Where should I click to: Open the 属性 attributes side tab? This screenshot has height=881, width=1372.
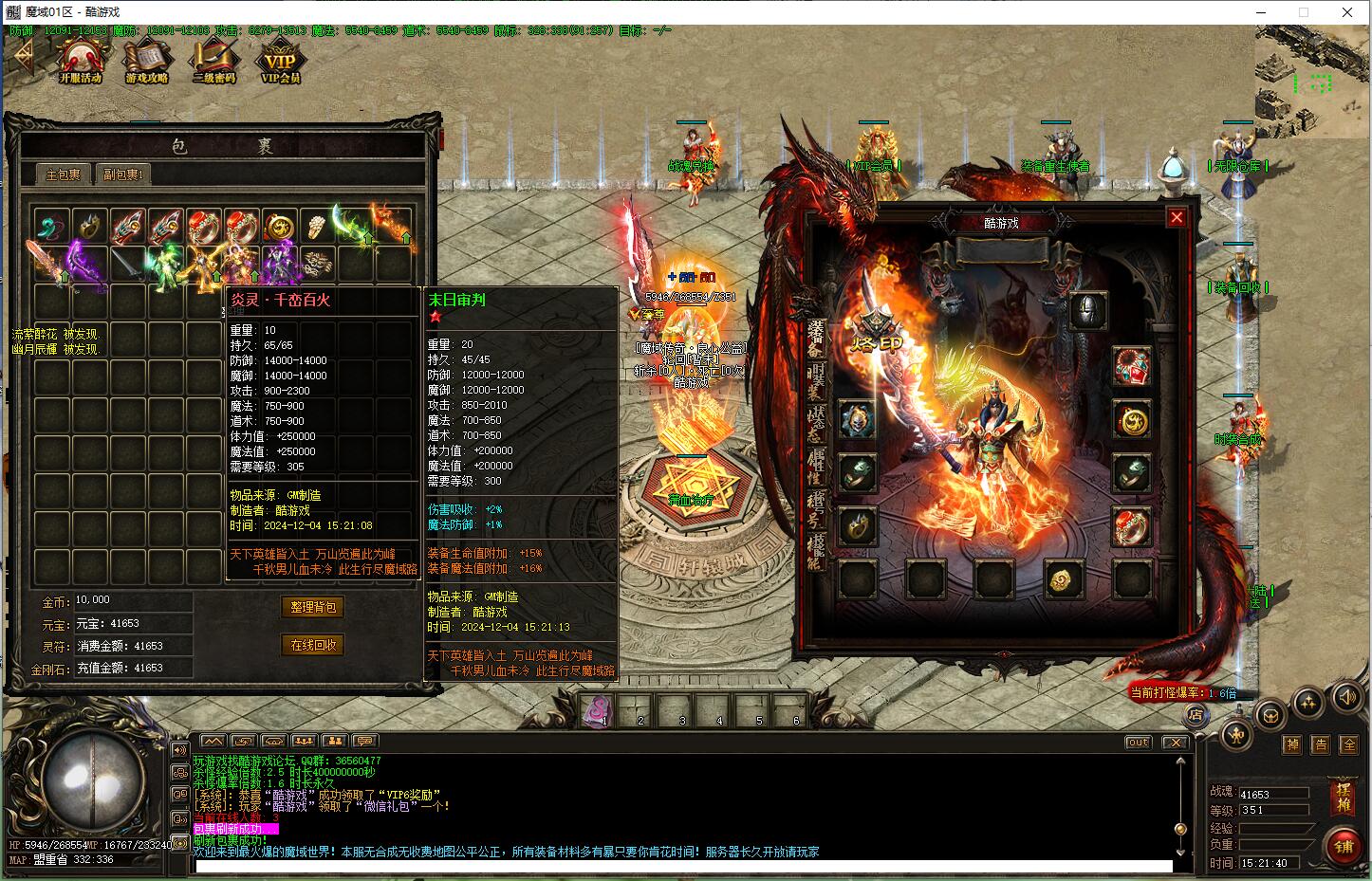point(816,465)
